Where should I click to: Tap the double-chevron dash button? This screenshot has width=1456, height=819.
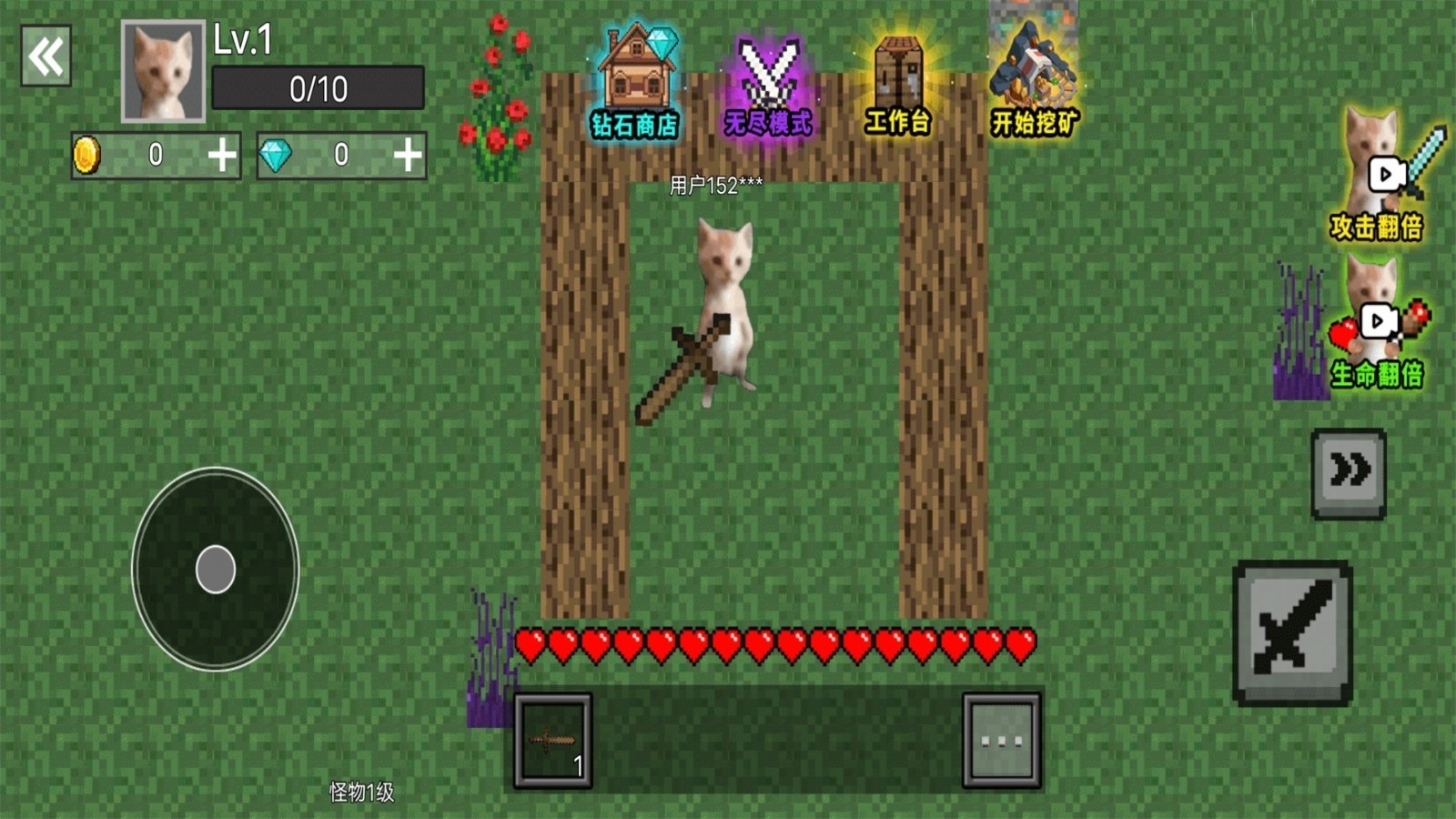pos(1349,473)
